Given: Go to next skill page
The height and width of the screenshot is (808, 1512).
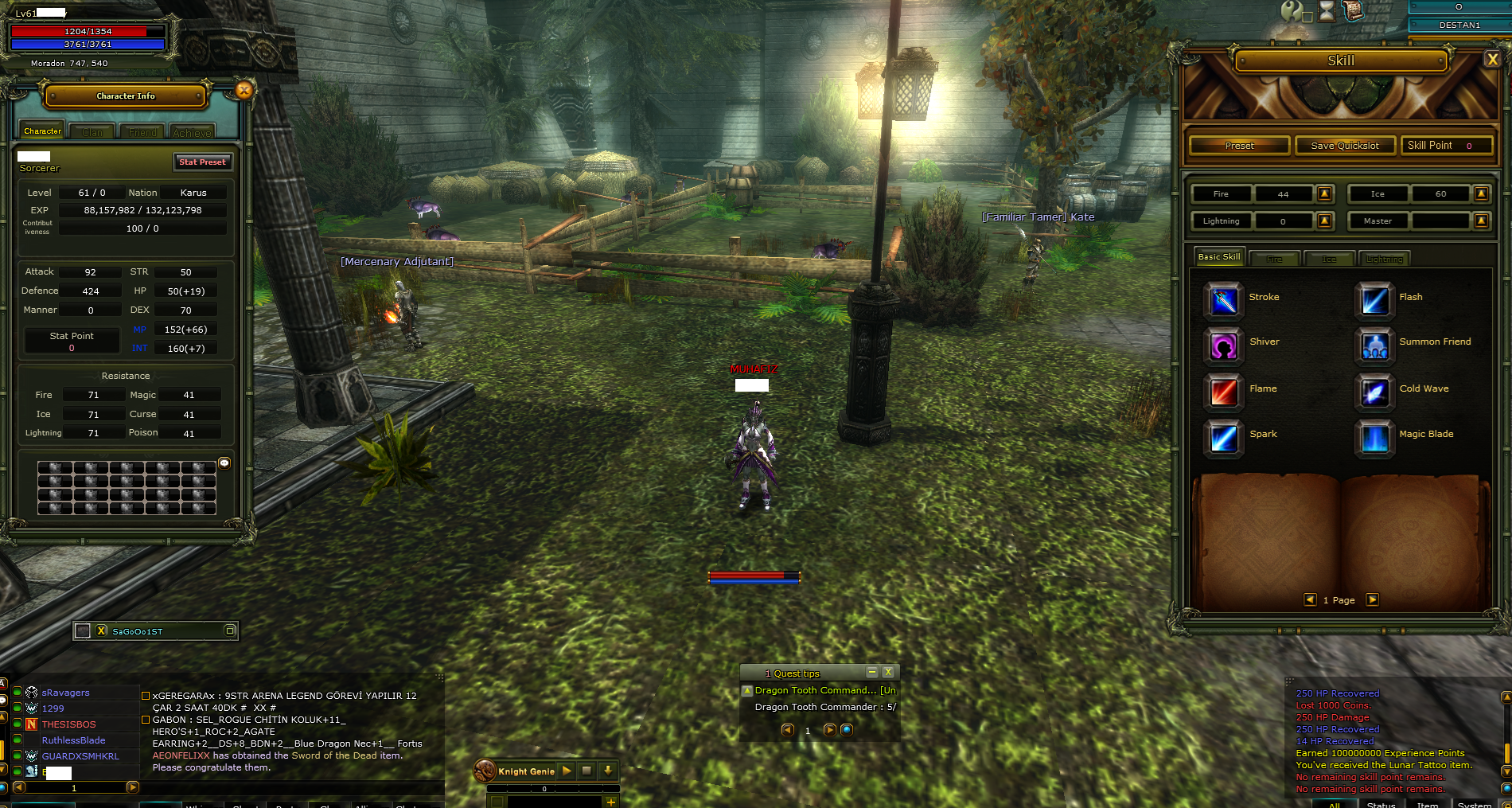Looking at the screenshot, I should pyautogui.click(x=1372, y=600).
